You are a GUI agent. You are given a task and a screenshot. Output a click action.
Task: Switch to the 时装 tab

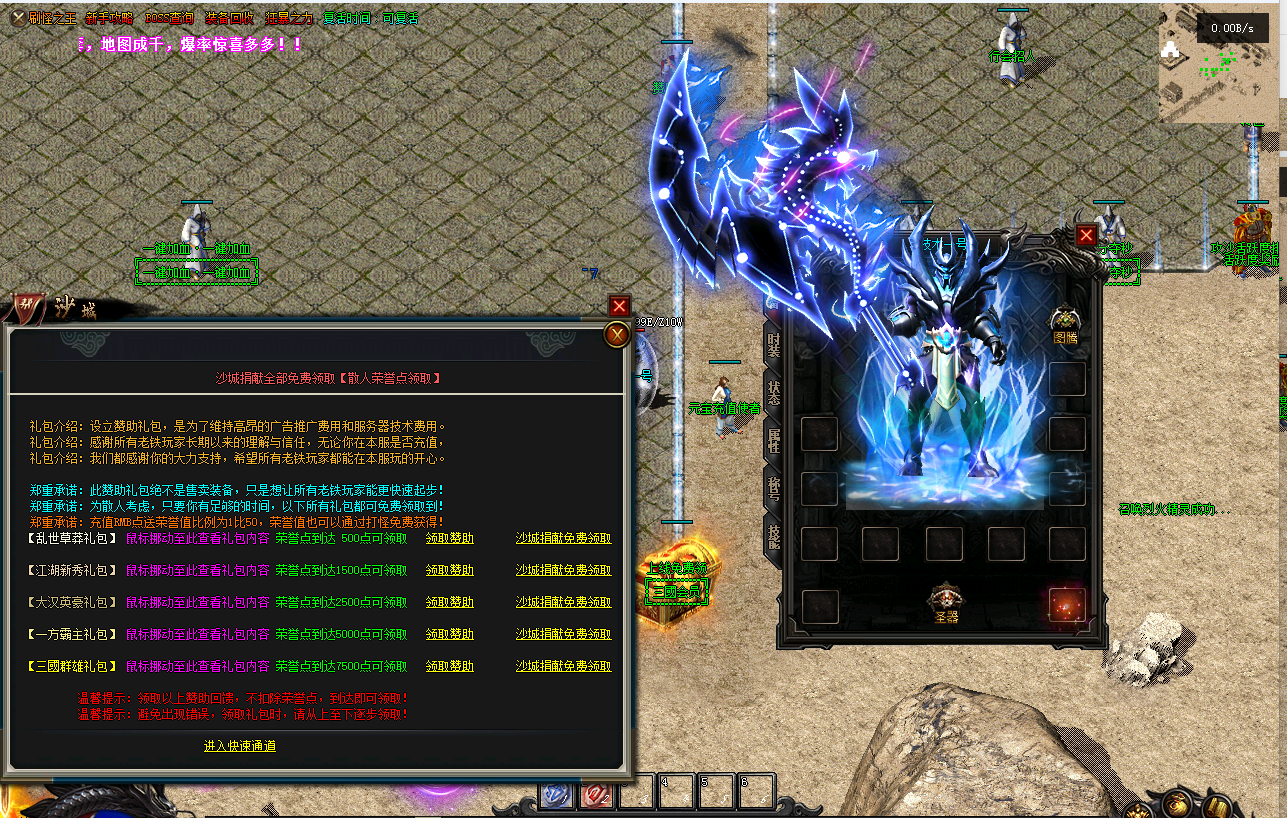coord(774,344)
